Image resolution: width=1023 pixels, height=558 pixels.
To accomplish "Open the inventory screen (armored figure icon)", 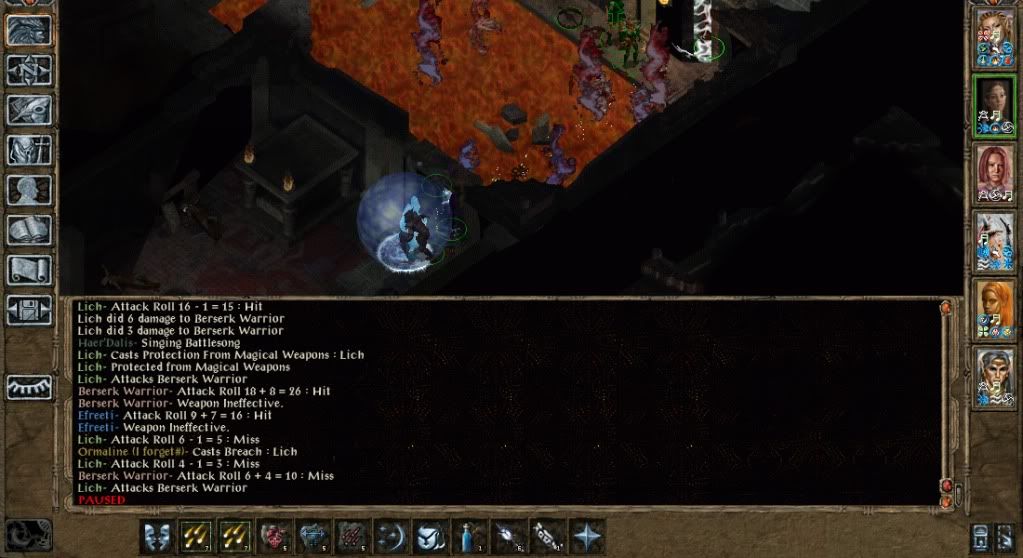I will click(x=30, y=150).
